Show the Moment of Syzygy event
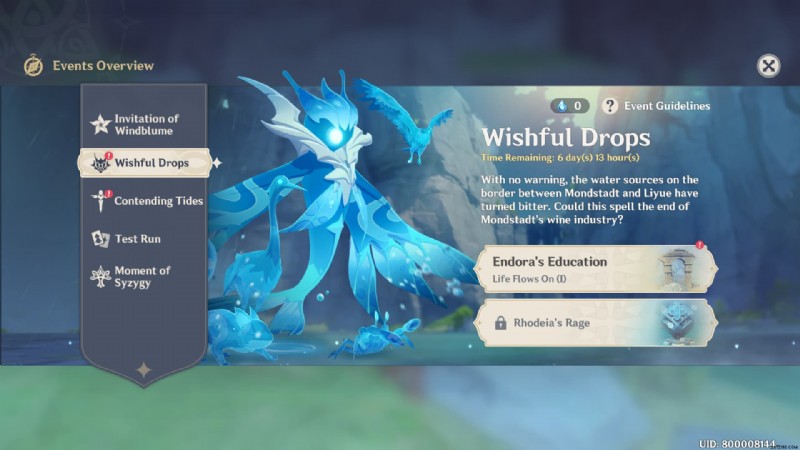800x450 pixels. pos(140,277)
